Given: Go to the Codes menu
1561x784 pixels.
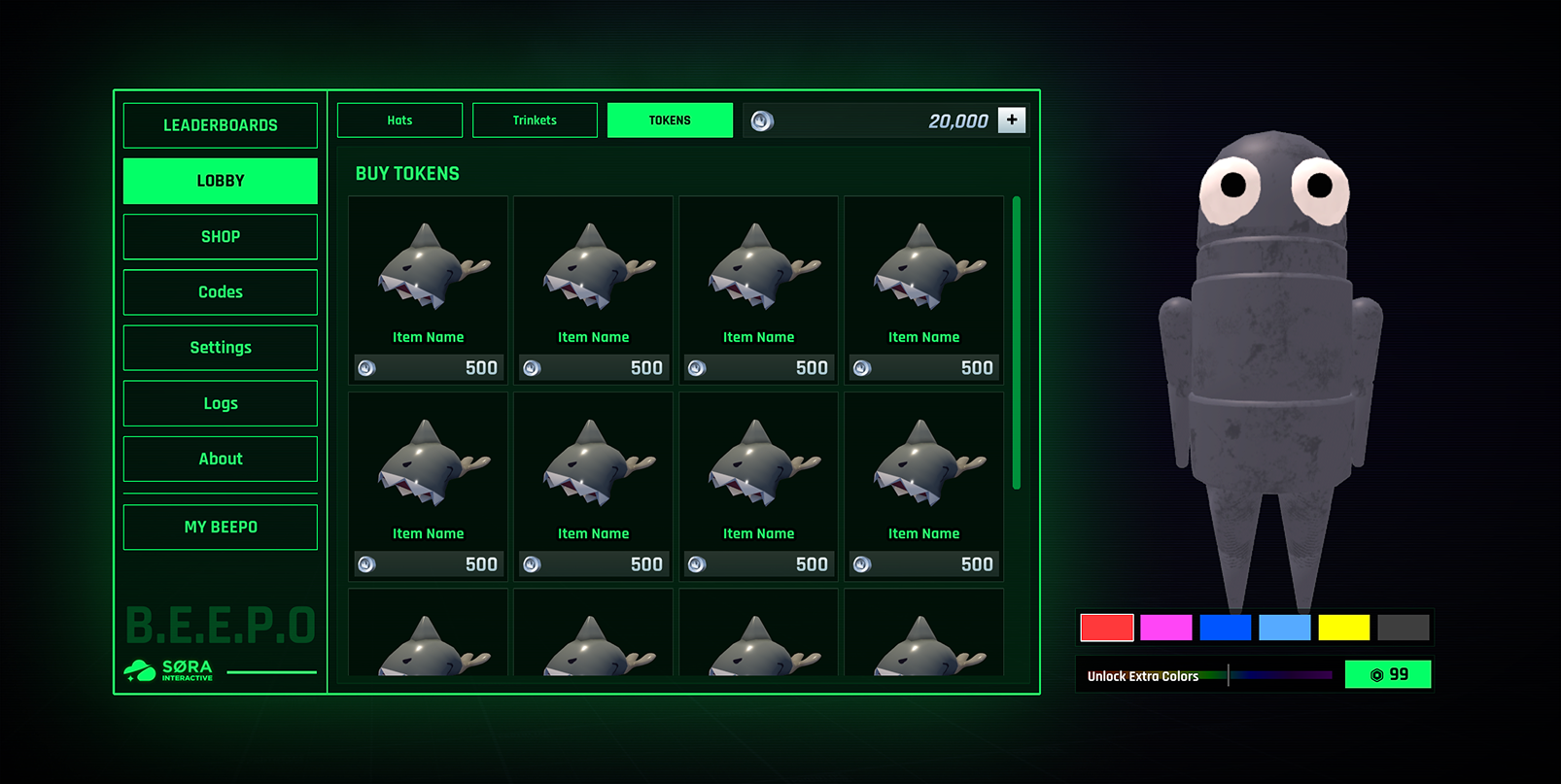Looking at the screenshot, I should click(221, 292).
